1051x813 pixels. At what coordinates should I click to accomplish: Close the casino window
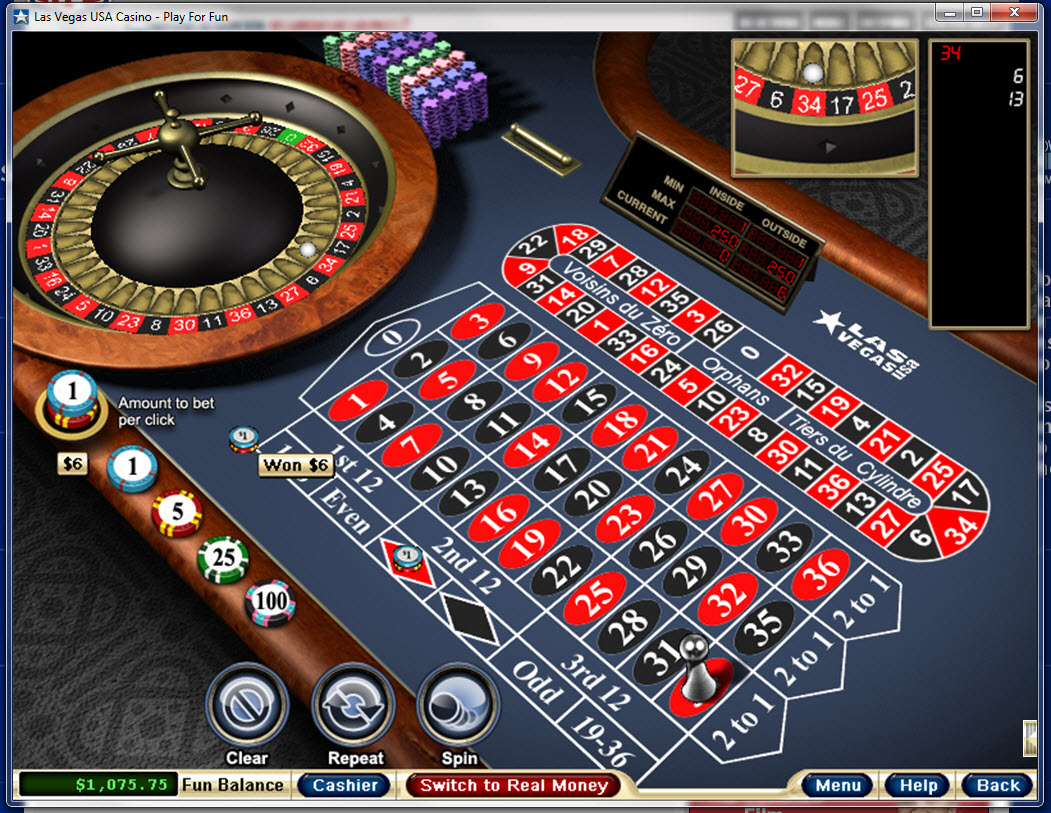point(1020,12)
